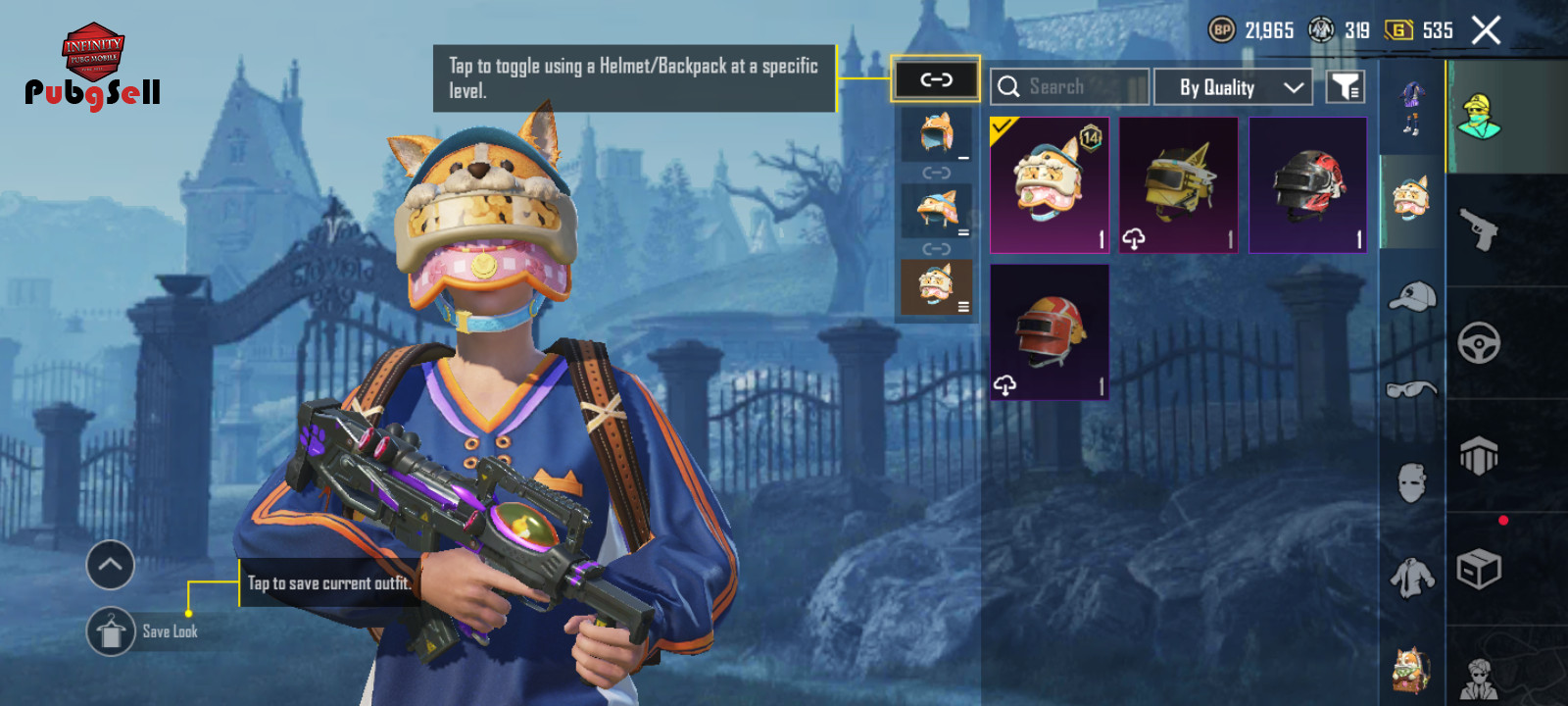Select the equipped fox helmet with checkmark
Viewport: 1568px width, 706px height.
1050,185
